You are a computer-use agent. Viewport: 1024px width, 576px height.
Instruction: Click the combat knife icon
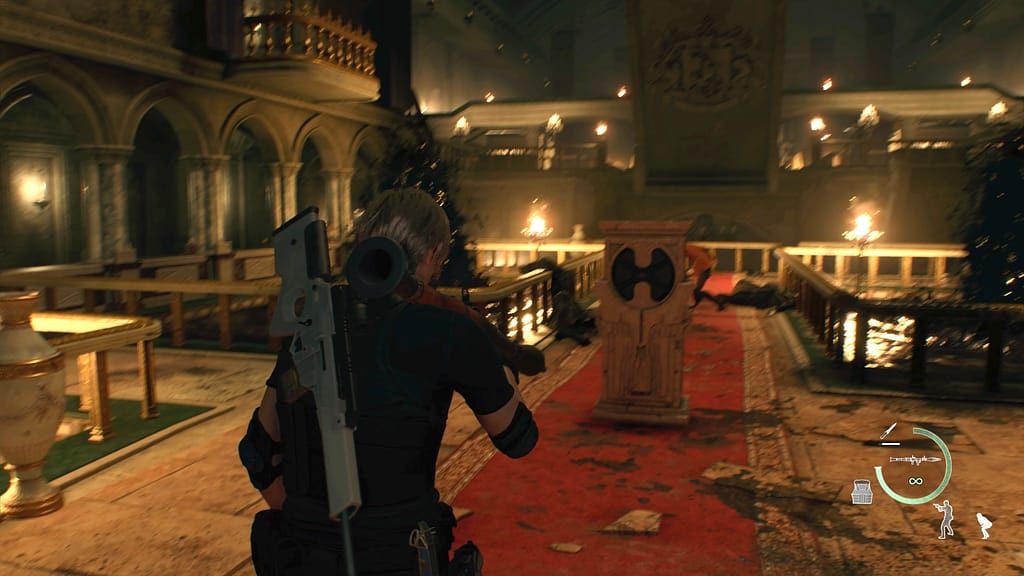888,433
